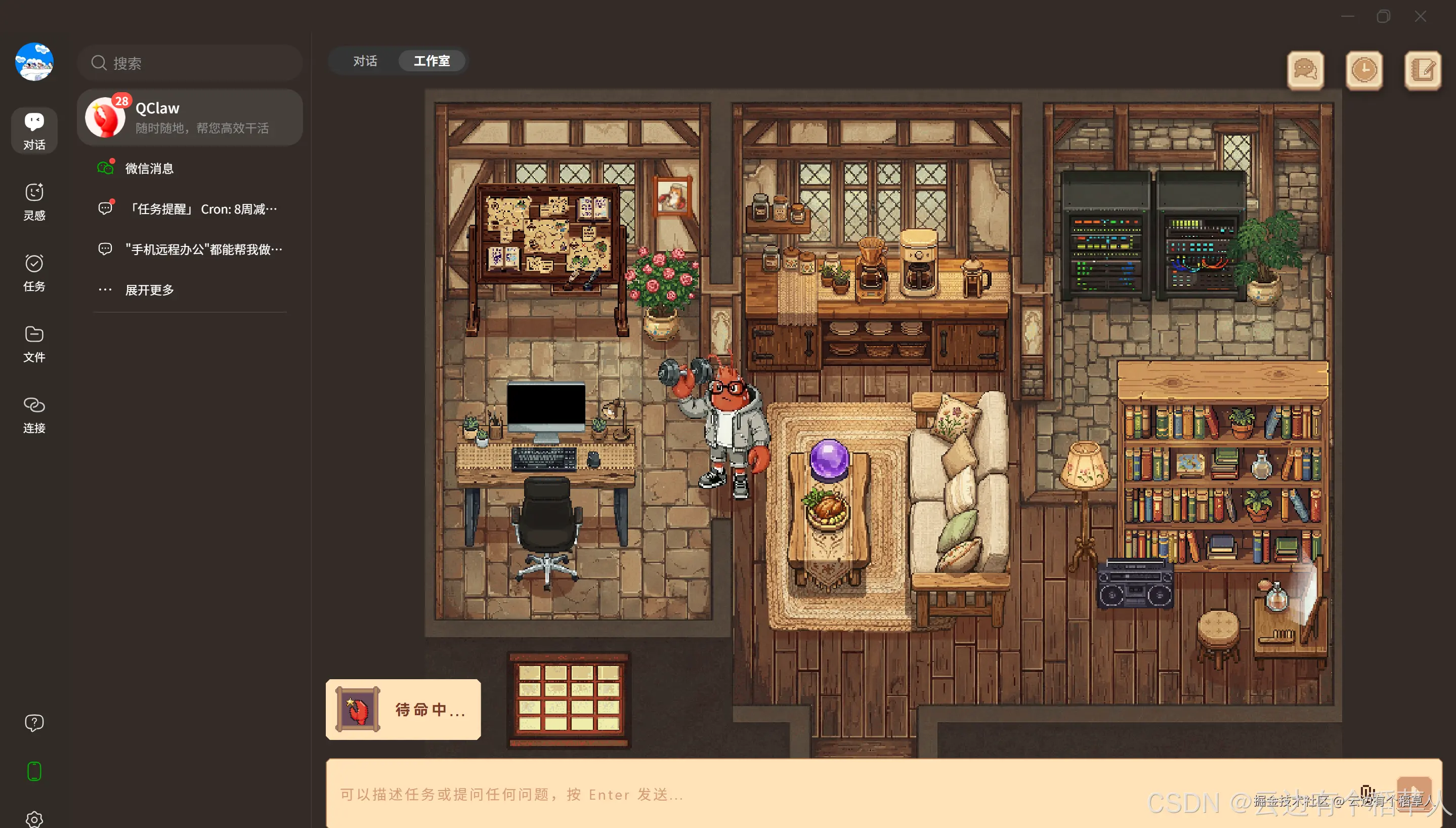
Task: Open the chat bubbles wooden button
Action: point(1305,70)
